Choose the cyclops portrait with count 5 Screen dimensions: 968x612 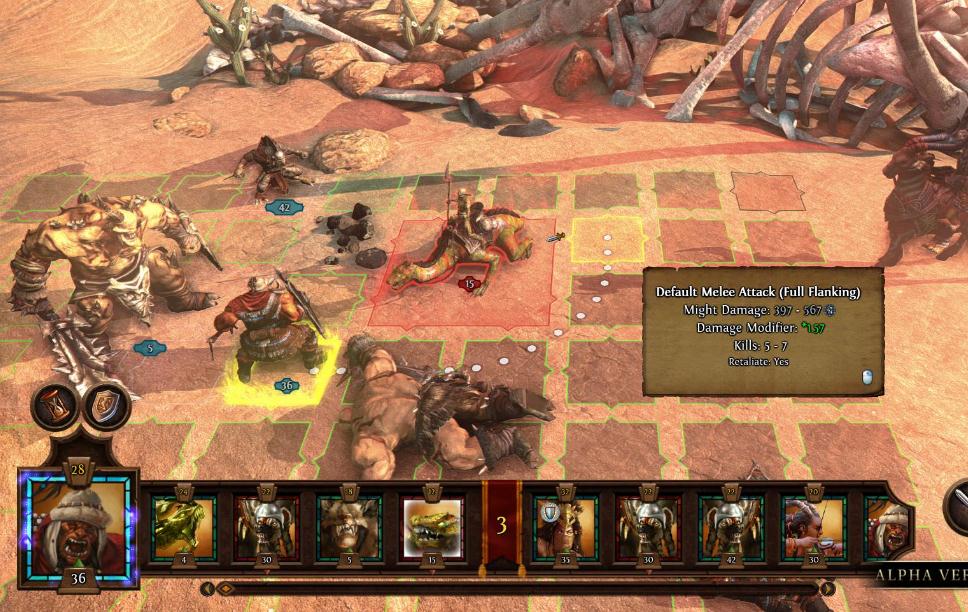tap(349, 526)
